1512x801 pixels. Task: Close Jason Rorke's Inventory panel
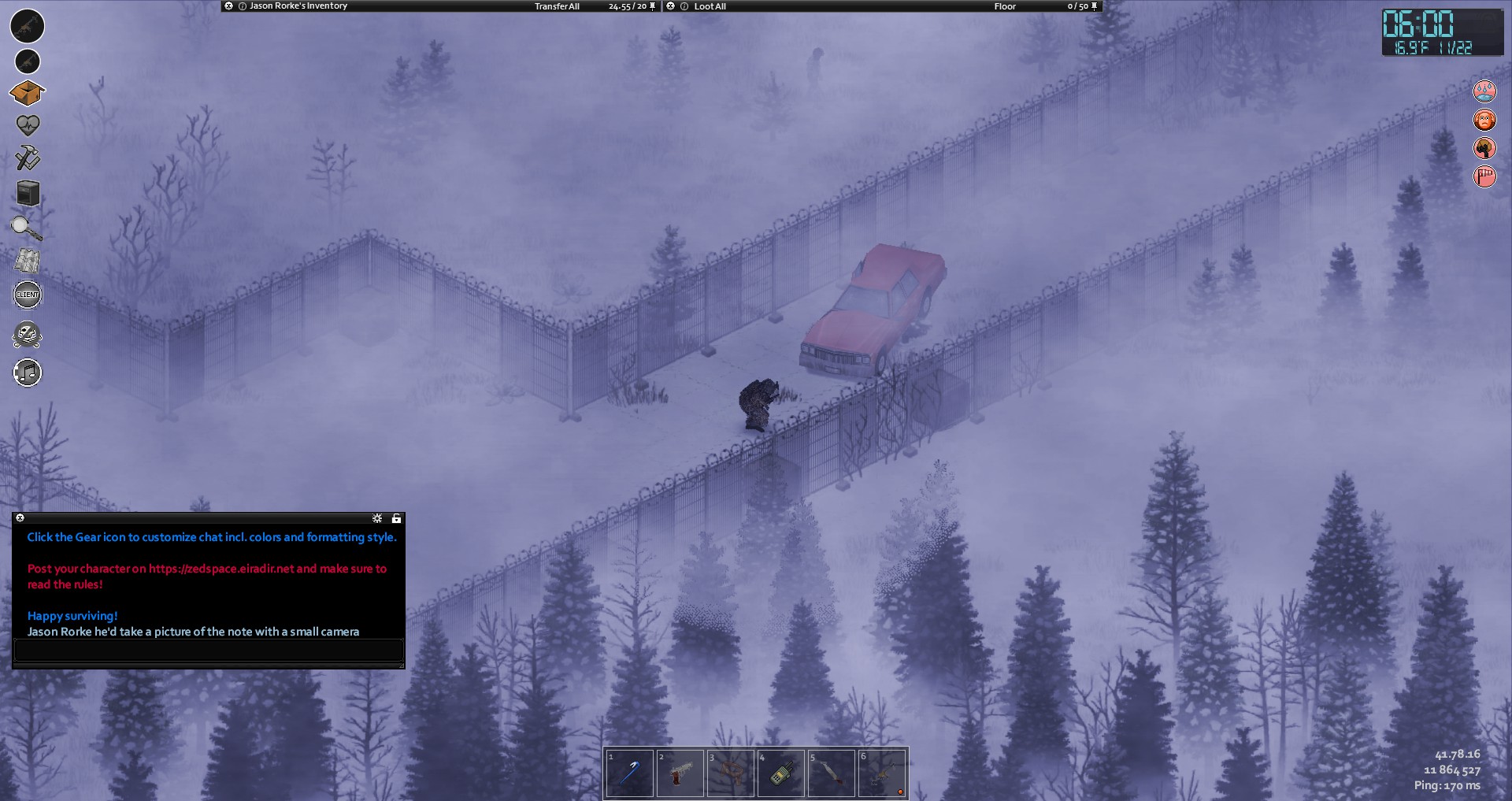click(x=228, y=6)
